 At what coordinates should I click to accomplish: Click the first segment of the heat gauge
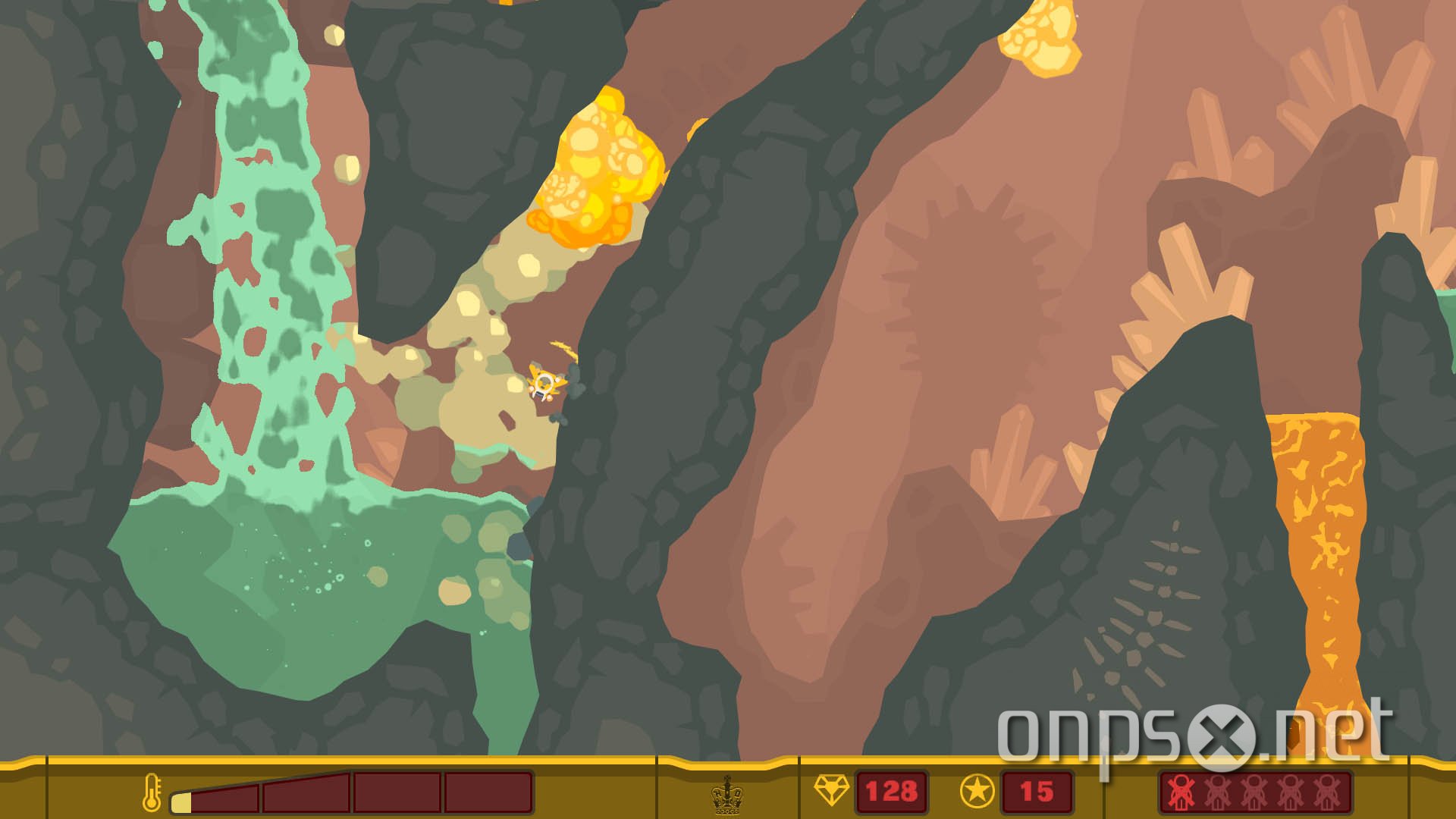pyautogui.click(x=224, y=800)
